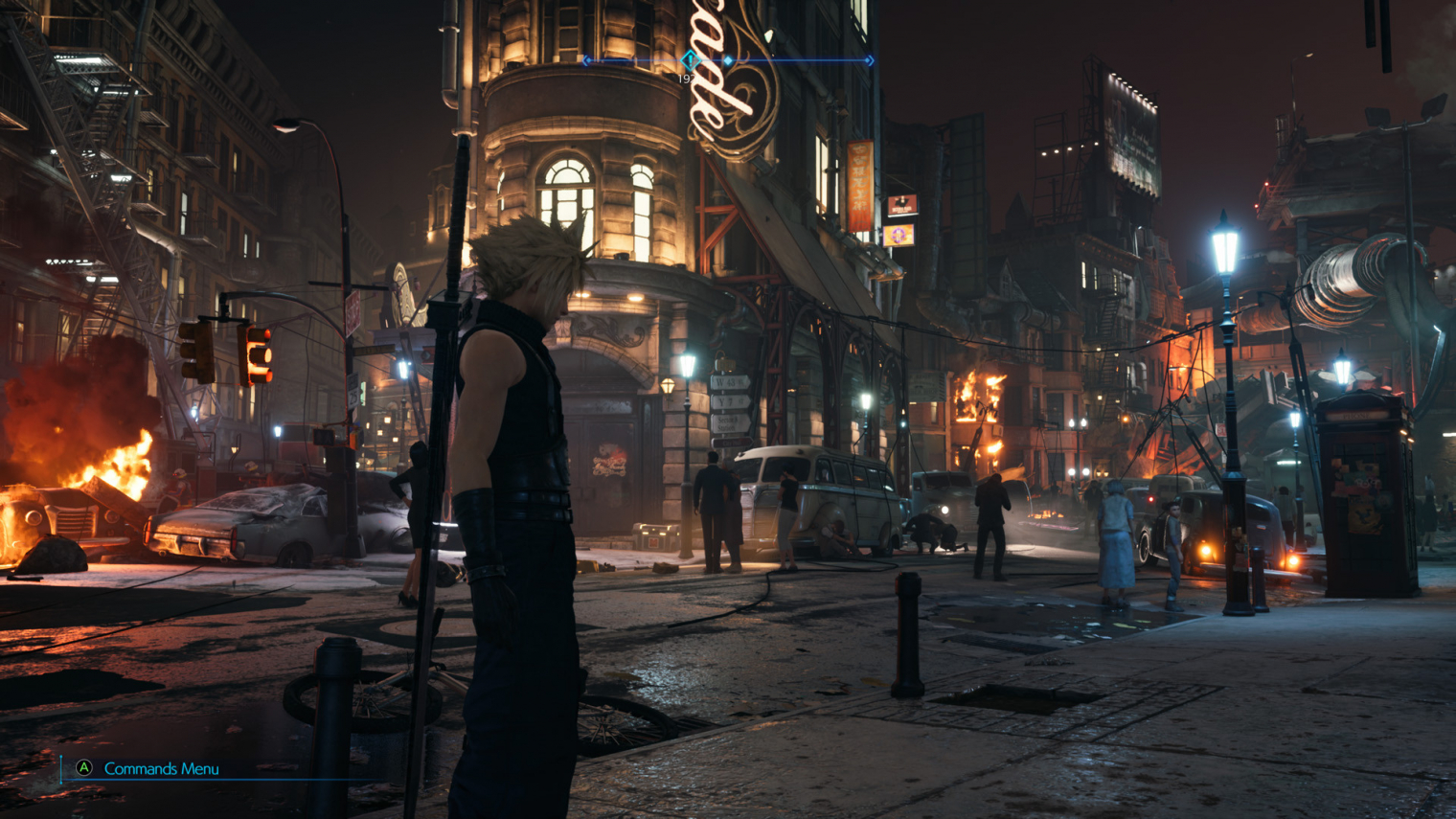This screenshot has height=819, width=1456.
Task: Select the exclamation objective marker on the compass
Action: (689, 60)
